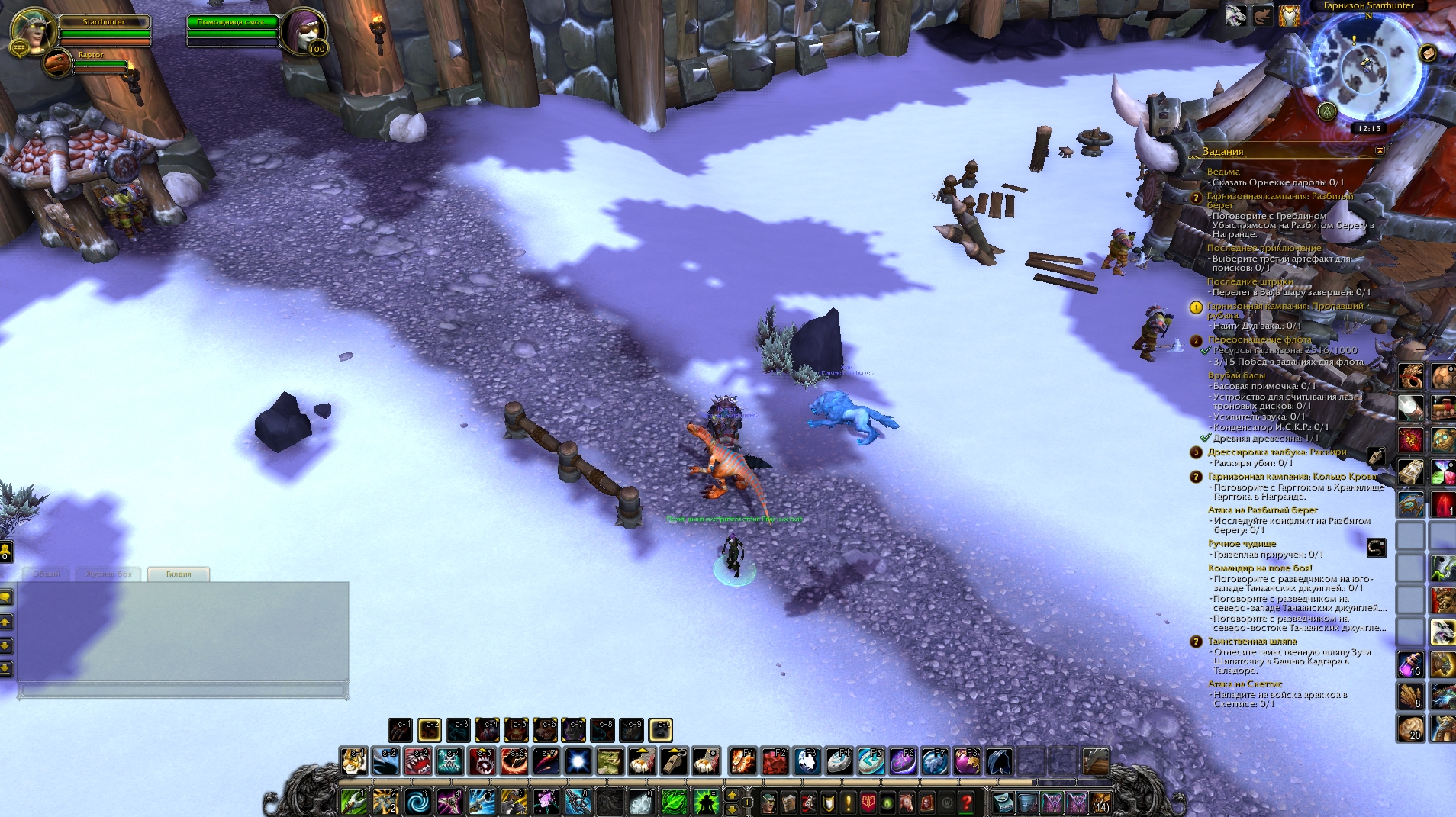Activate the blue swirl ability on slot 3
The image size is (1456, 817).
click(418, 802)
